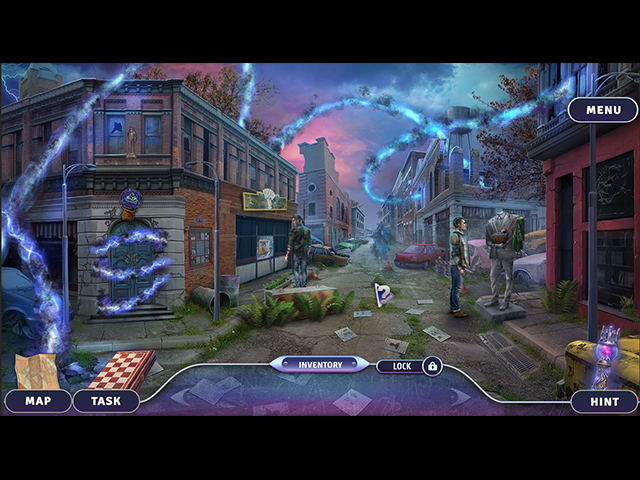Use the Hint button
640x480 pixels.
(604, 401)
